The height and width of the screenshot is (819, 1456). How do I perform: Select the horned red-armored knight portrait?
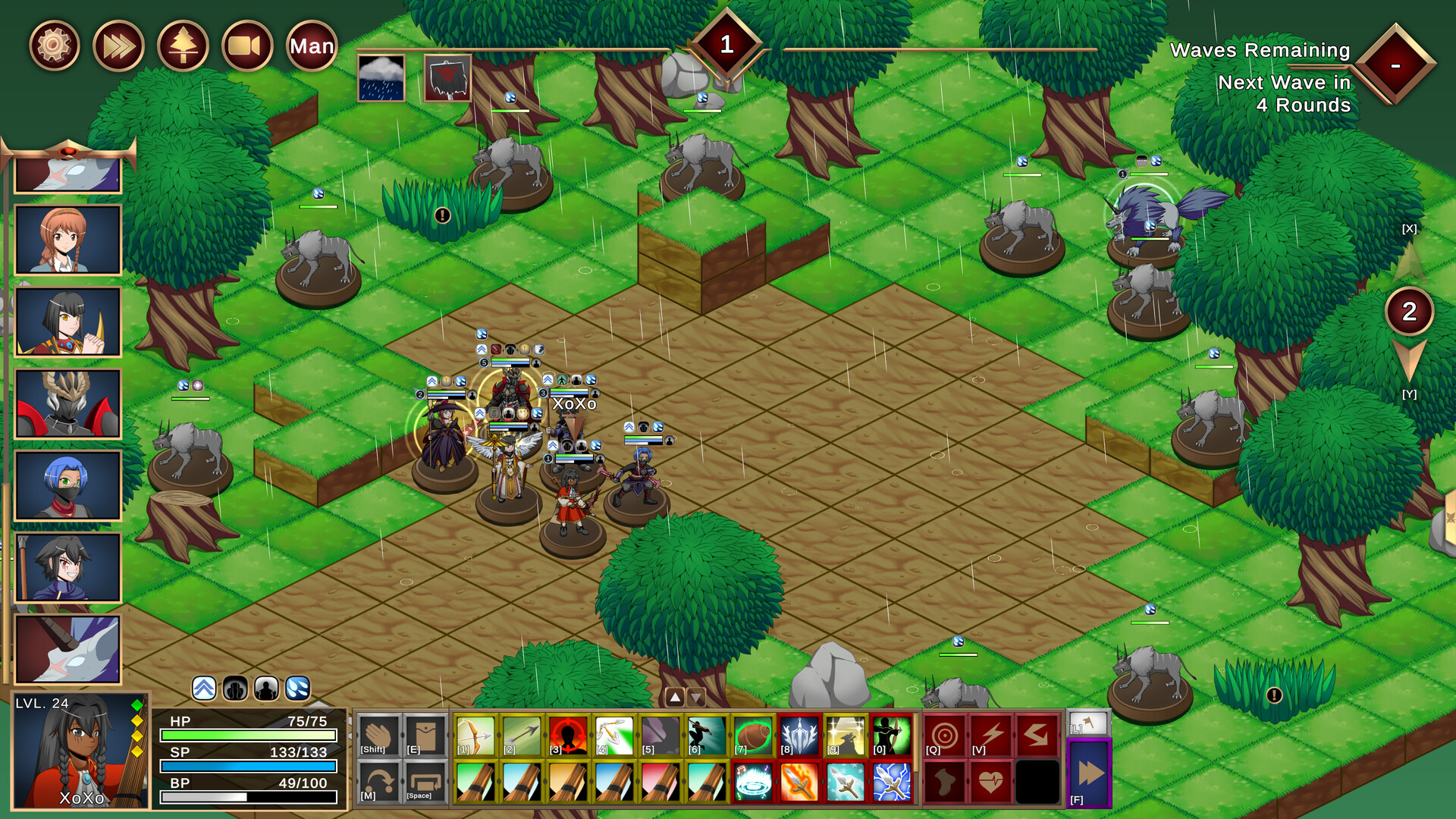pyautogui.click(x=68, y=403)
